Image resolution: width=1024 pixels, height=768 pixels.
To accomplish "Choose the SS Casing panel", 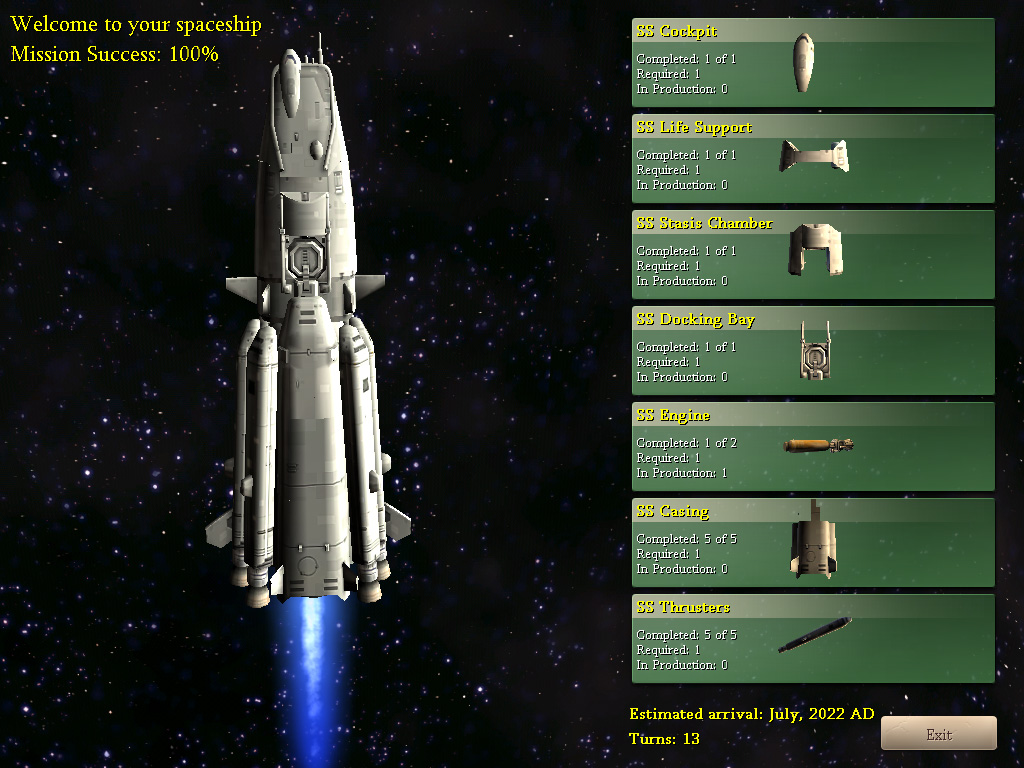I will 813,542.
